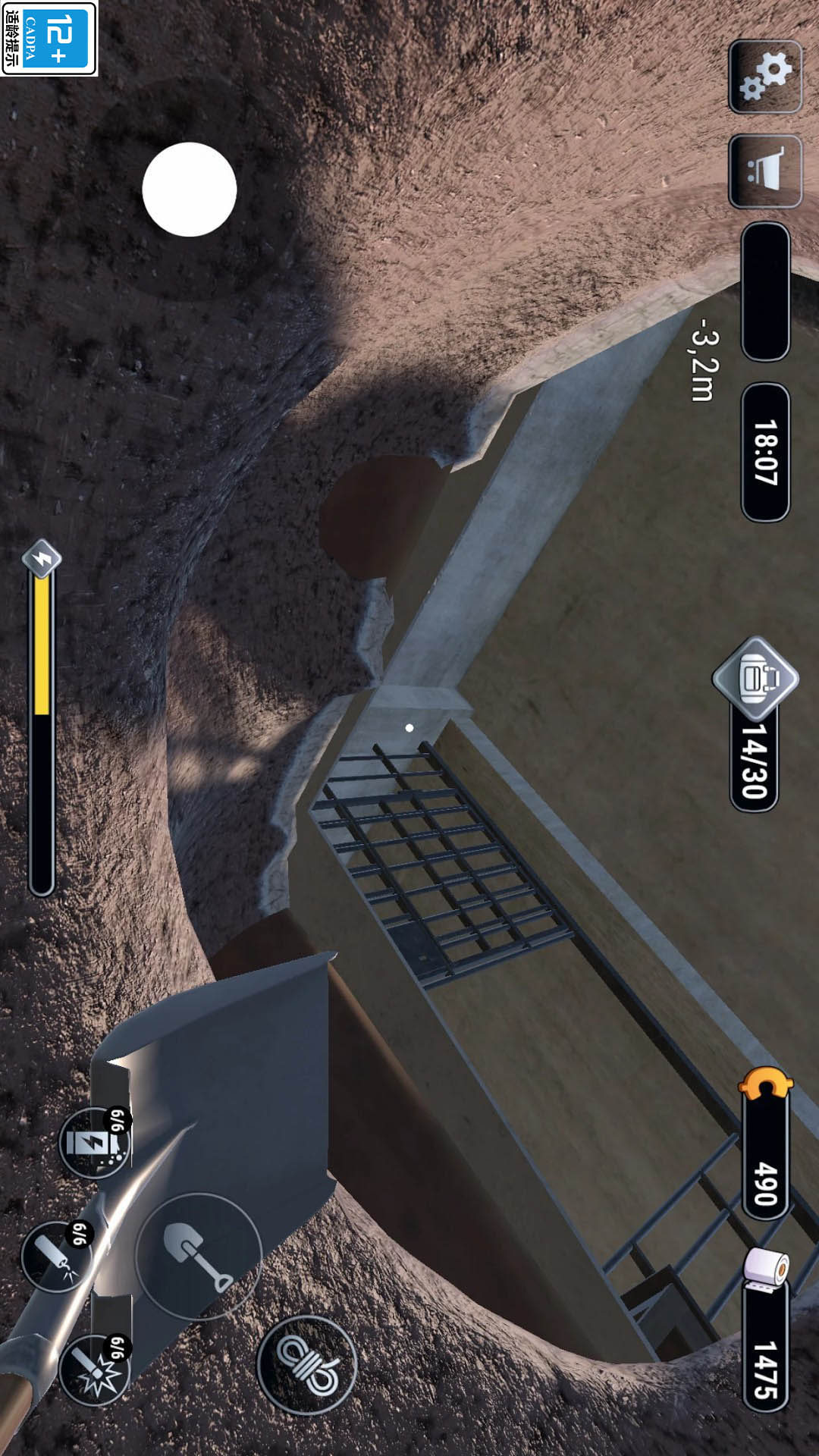Use the coiled rope button
Screen dimensions: 819x1456
(x=306, y=1364)
